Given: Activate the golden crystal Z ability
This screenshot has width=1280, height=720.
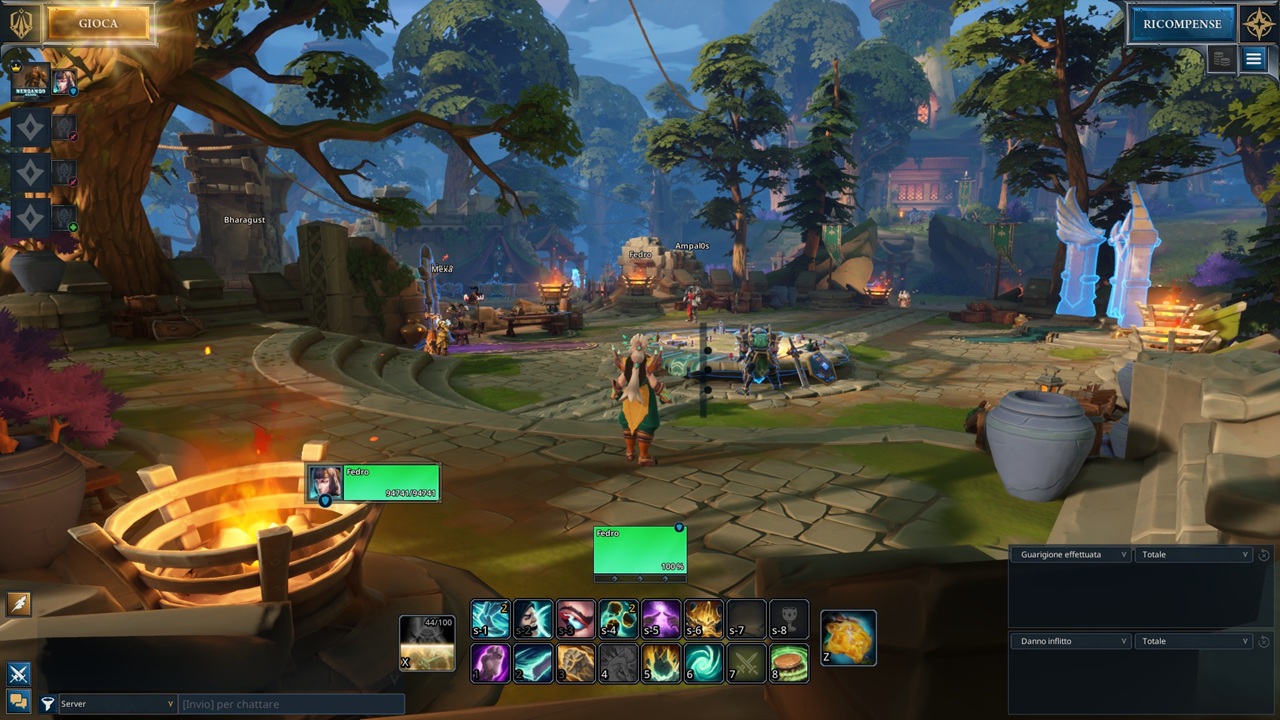Looking at the screenshot, I should coord(848,637).
